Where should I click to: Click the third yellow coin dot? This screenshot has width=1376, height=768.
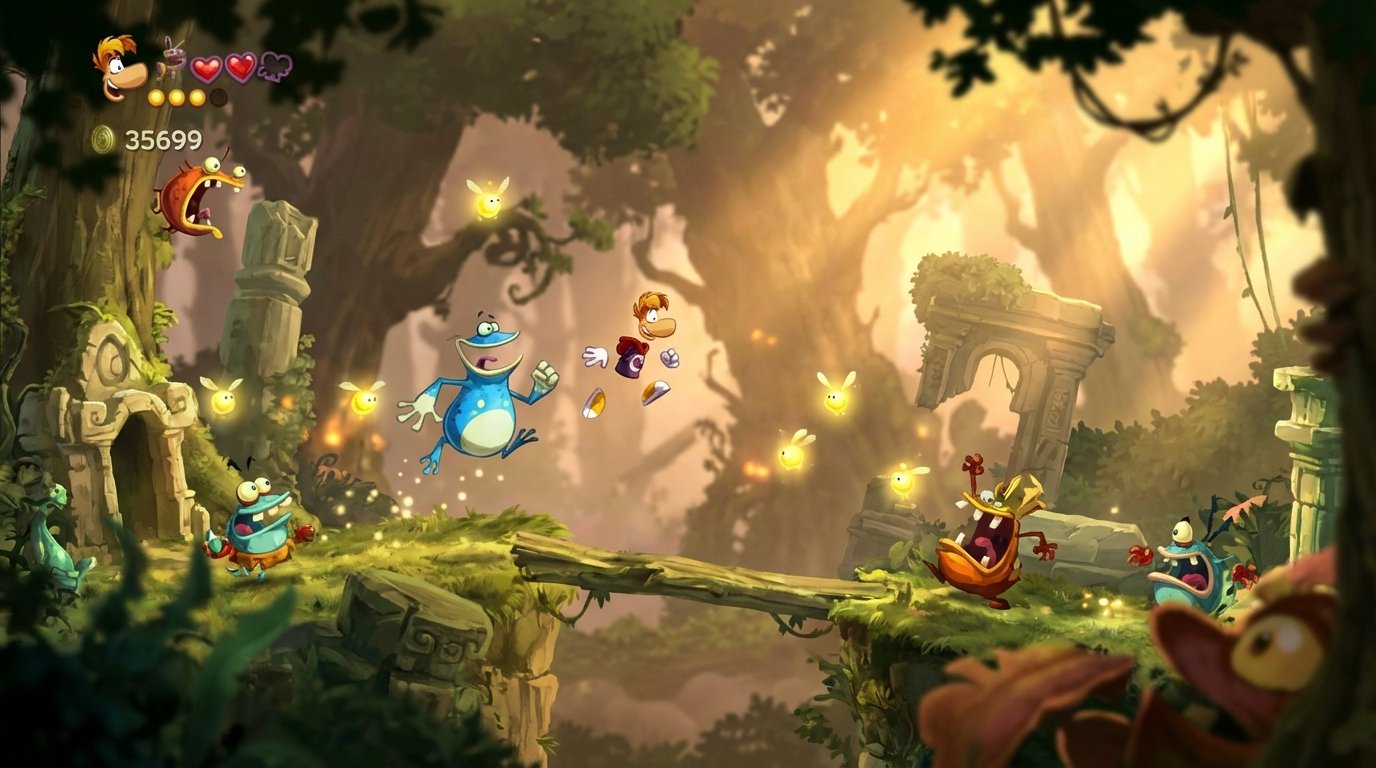click(x=195, y=97)
